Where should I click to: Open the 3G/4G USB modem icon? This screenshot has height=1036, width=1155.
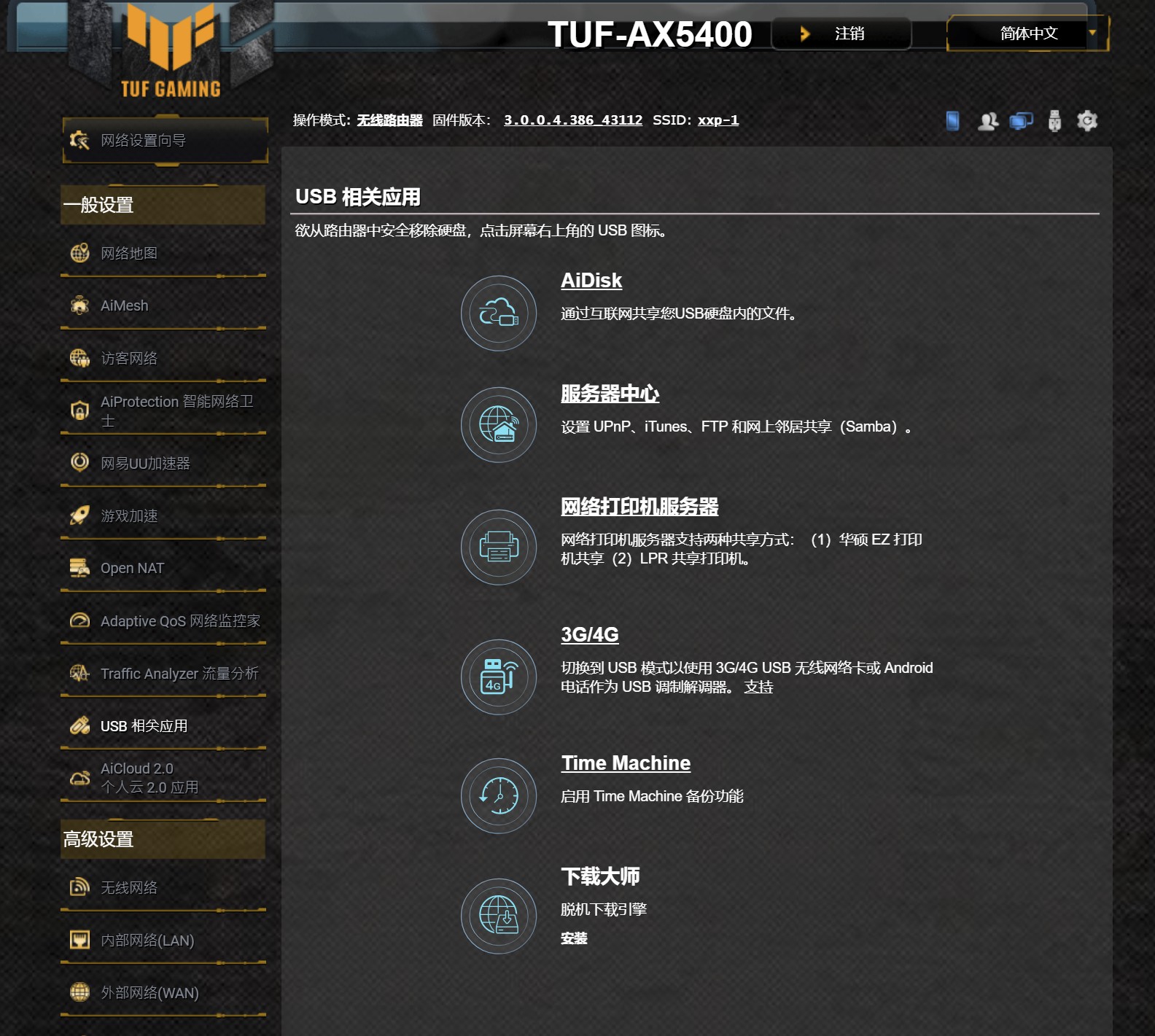pyautogui.click(x=498, y=677)
